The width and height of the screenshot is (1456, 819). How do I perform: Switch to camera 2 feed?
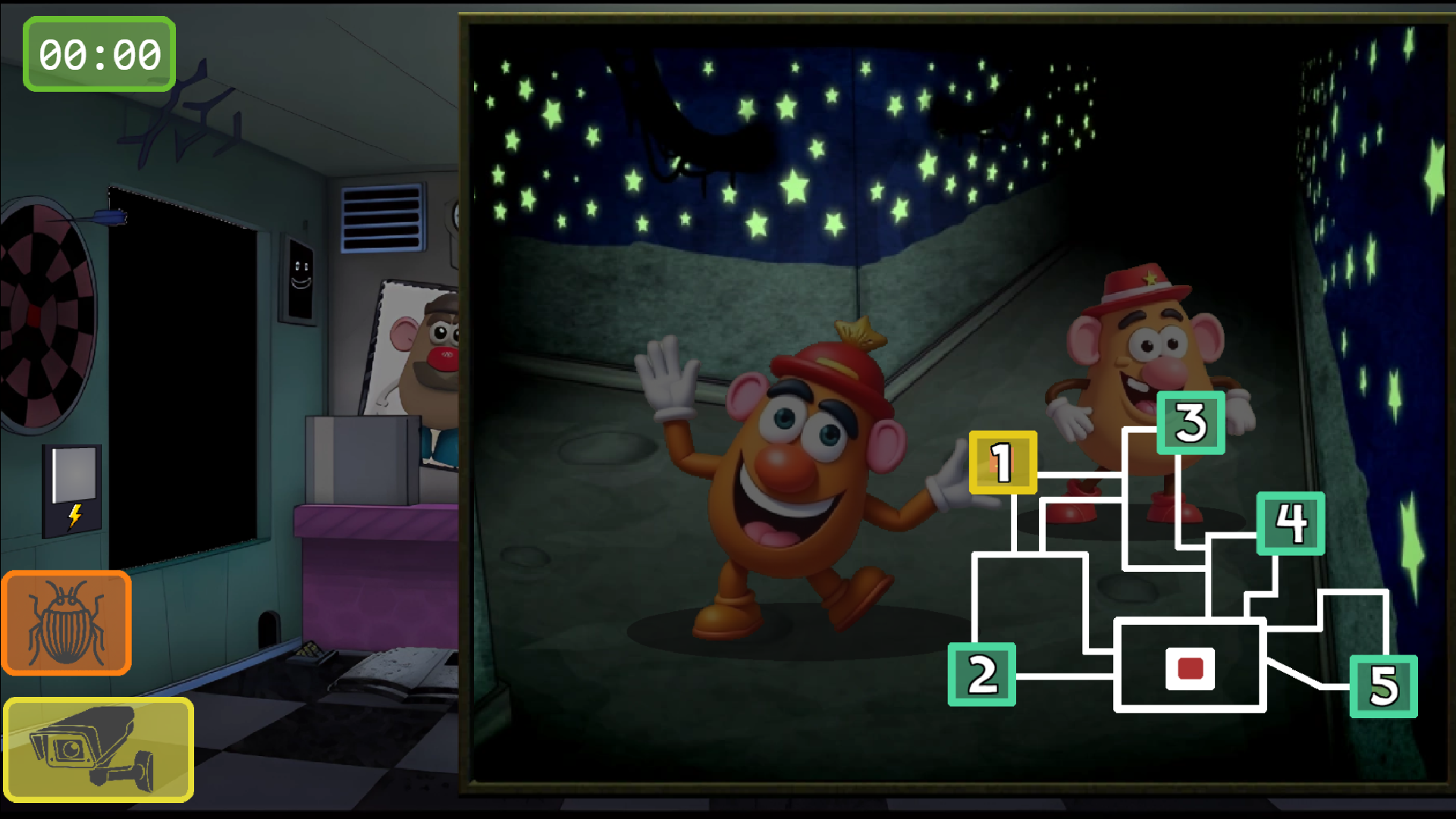click(982, 673)
